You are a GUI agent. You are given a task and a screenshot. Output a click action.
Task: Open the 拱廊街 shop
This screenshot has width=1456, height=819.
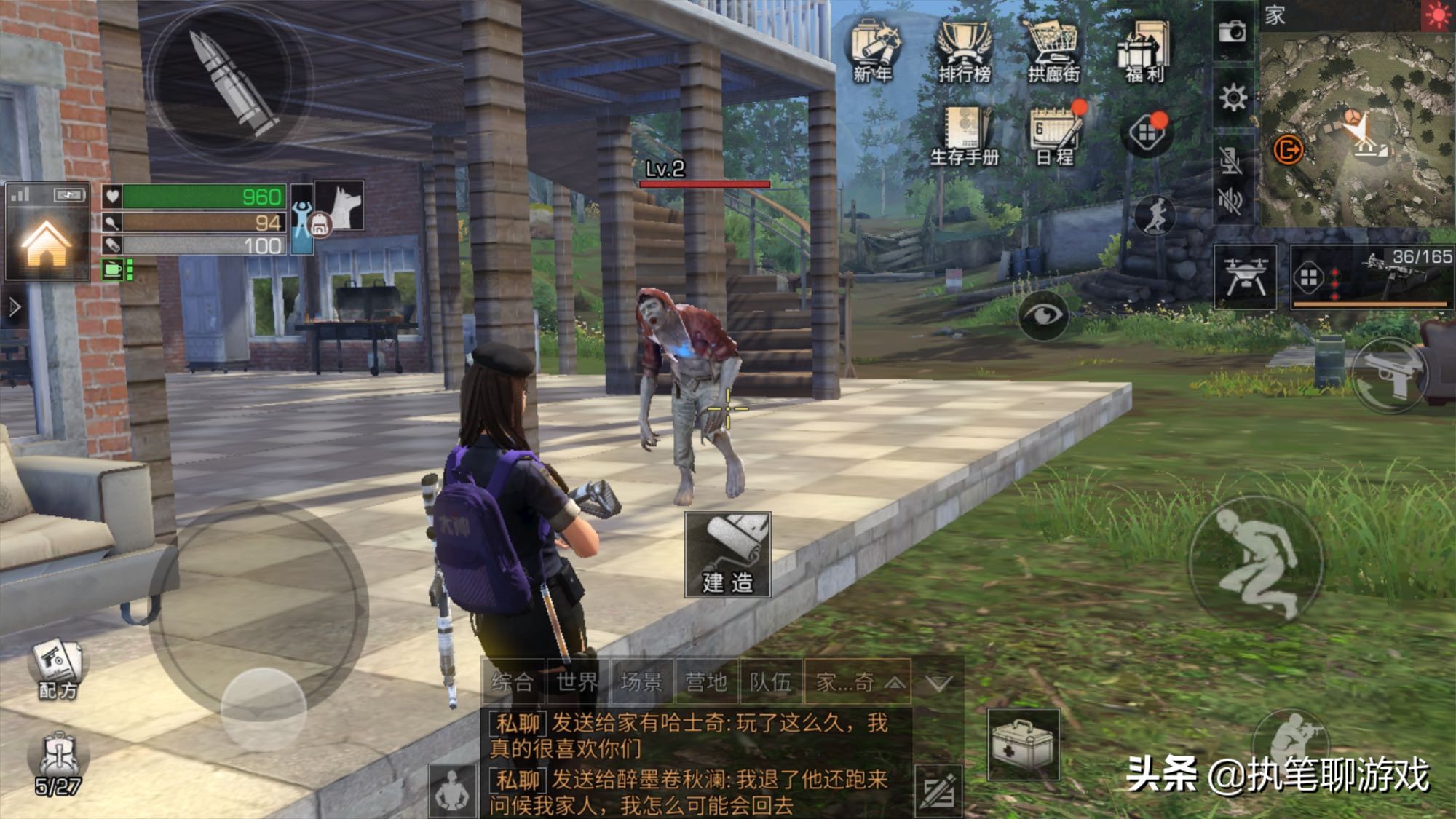(1053, 50)
